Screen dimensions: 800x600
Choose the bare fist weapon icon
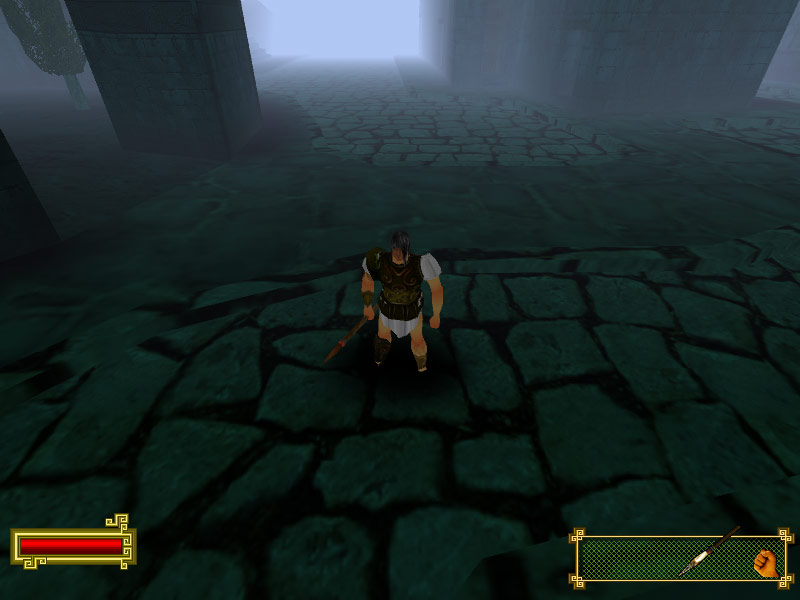point(765,562)
